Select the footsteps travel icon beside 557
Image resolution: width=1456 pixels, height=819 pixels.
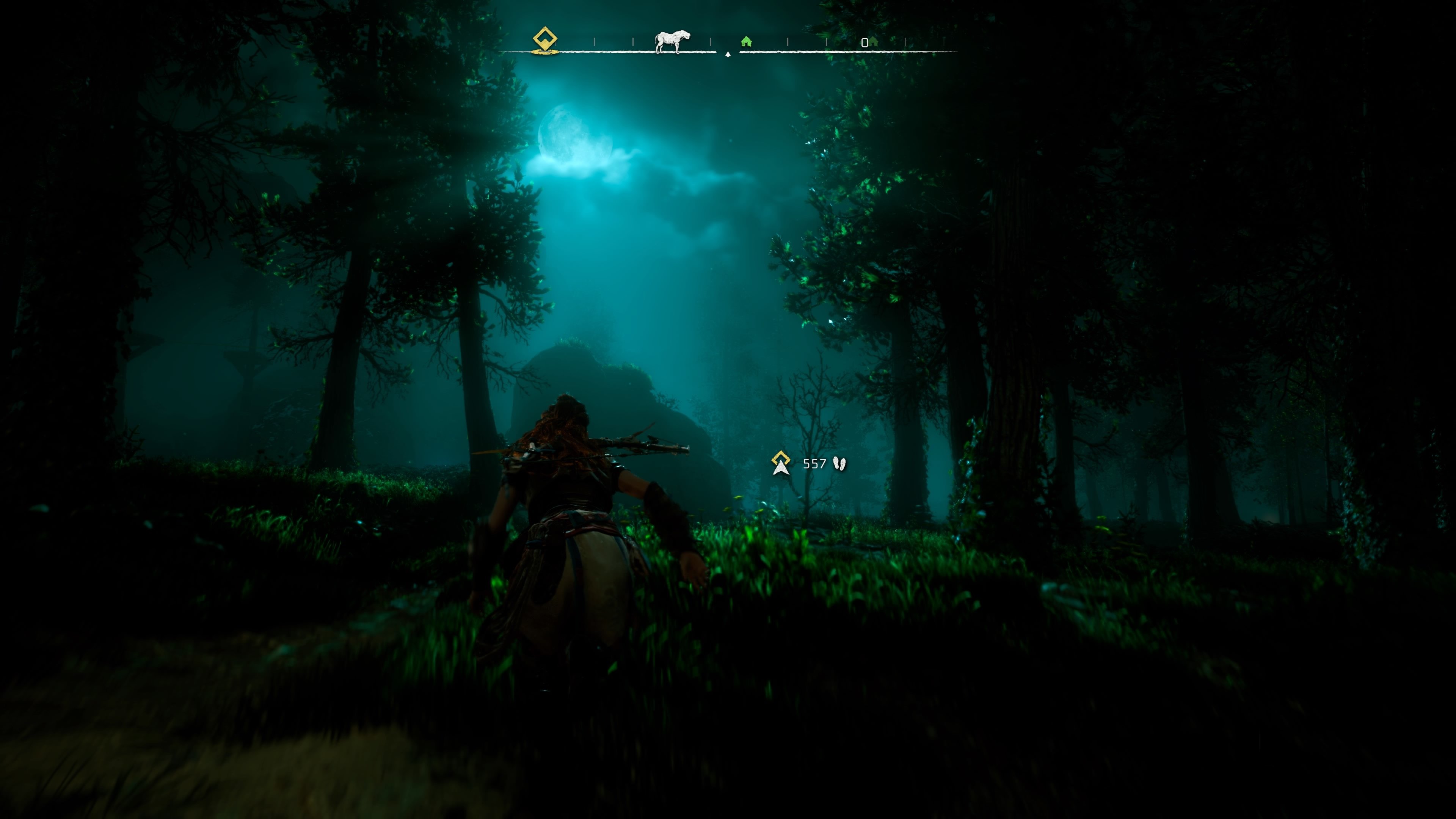pyautogui.click(x=840, y=463)
